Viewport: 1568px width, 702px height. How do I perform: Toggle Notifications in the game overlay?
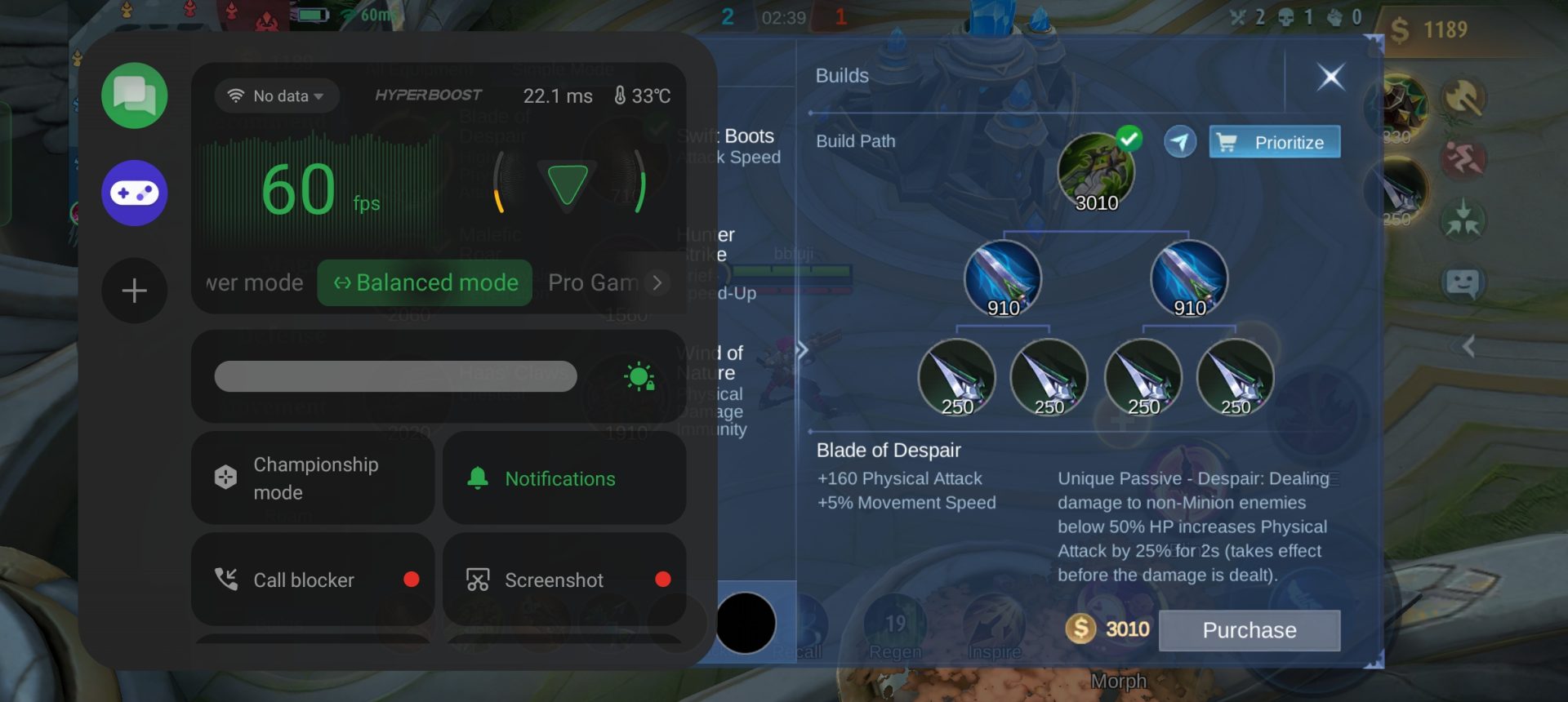(563, 478)
